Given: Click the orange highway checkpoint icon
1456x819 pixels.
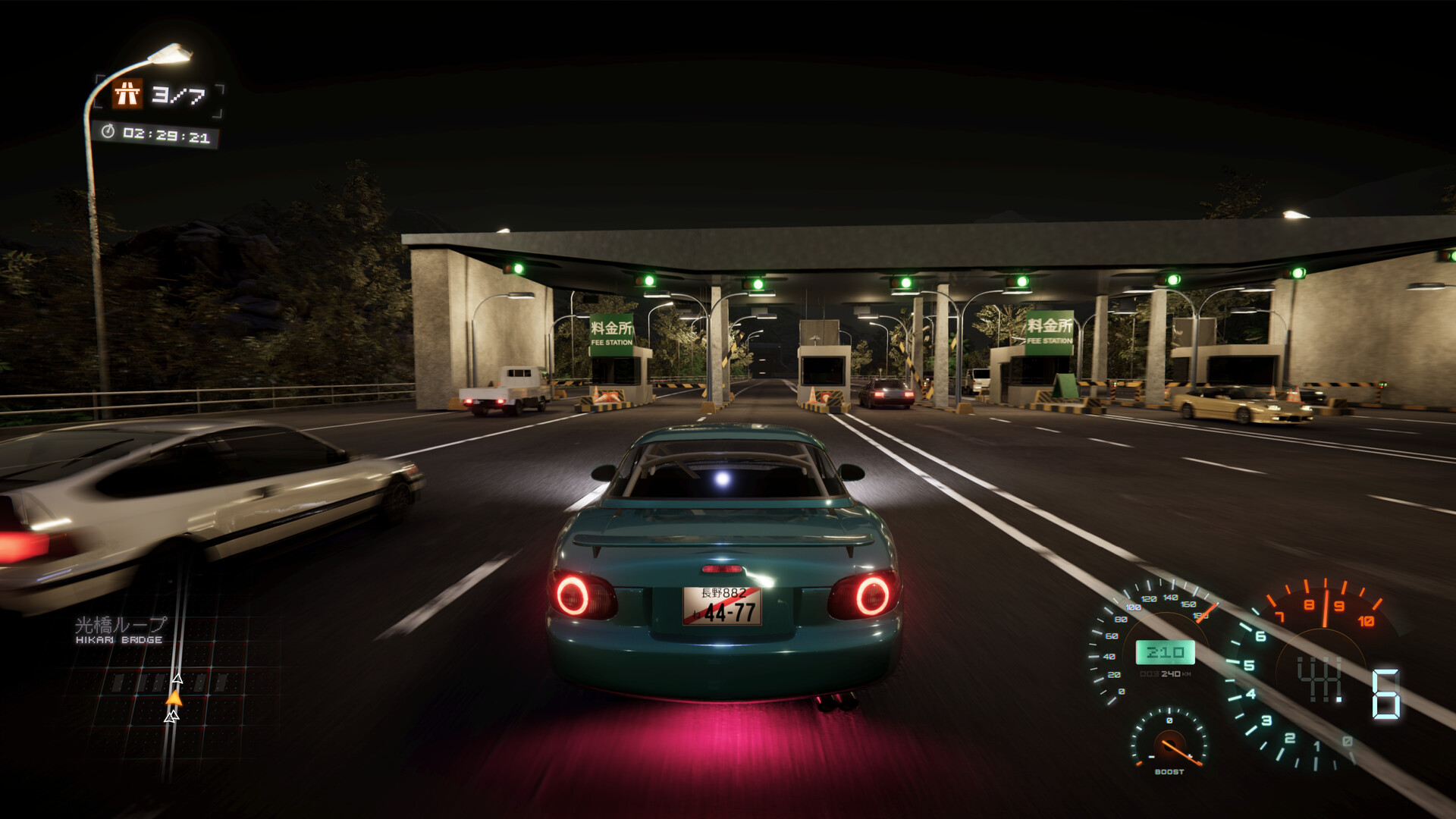Looking at the screenshot, I should [126, 94].
